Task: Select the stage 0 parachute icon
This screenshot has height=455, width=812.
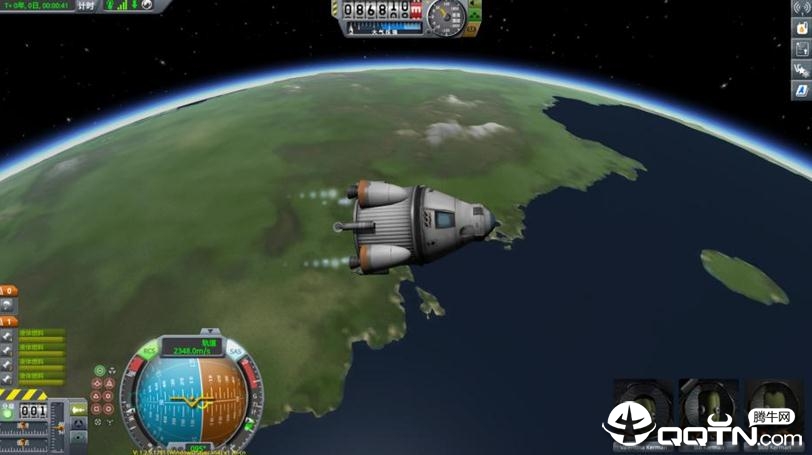Action: pos(7,303)
